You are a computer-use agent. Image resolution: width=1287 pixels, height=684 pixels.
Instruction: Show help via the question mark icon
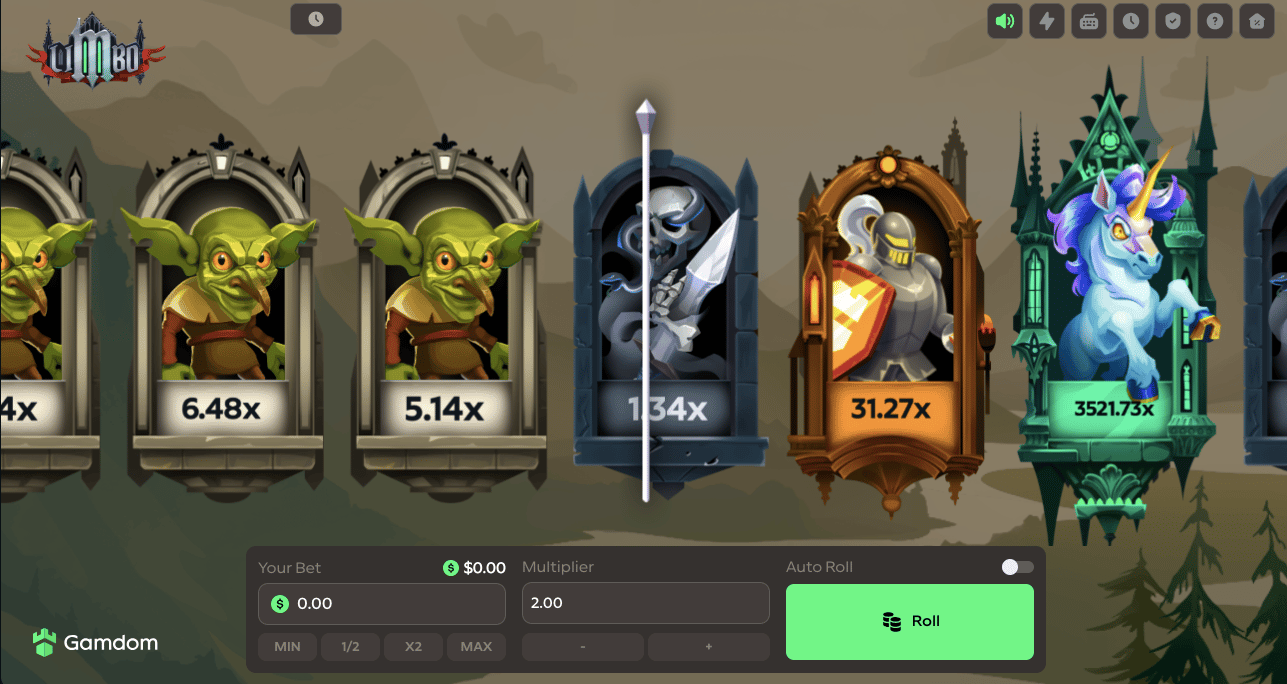click(x=1214, y=21)
